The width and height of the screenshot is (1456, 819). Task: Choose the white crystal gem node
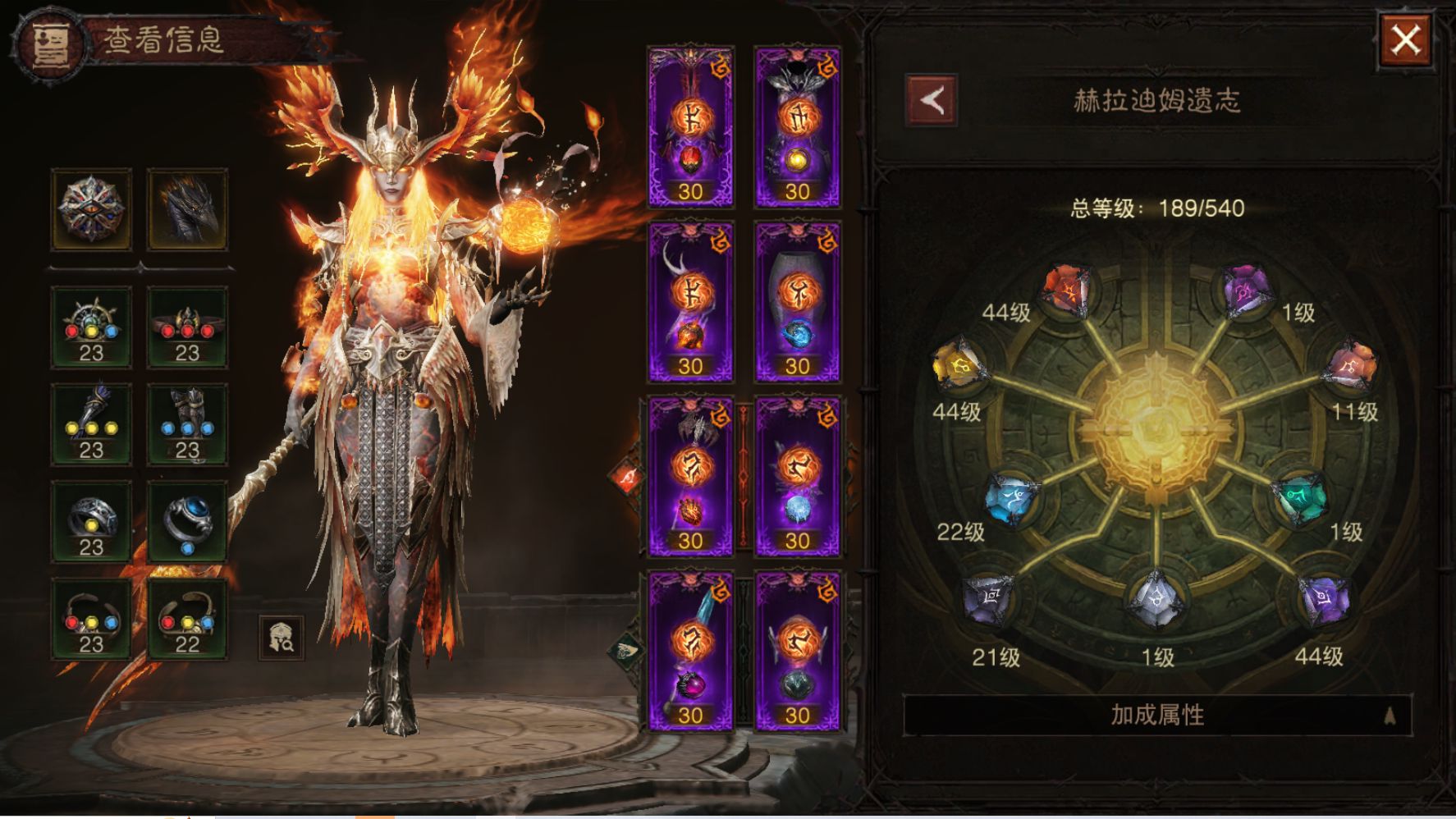(1156, 598)
